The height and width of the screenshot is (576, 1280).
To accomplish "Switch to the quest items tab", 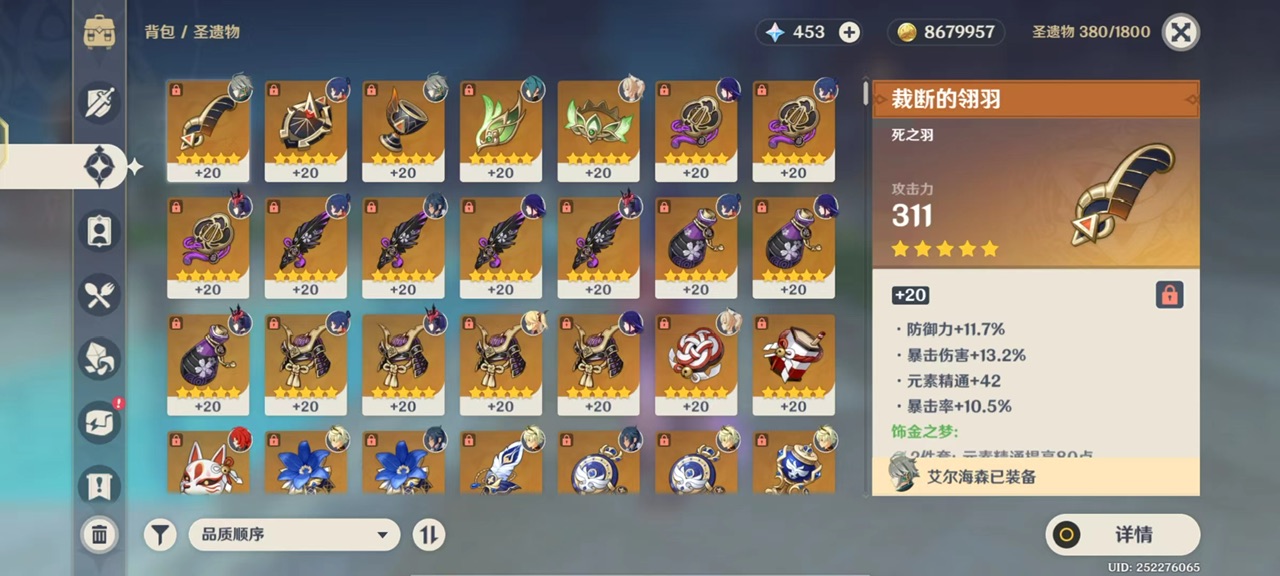I will click(100, 486).
